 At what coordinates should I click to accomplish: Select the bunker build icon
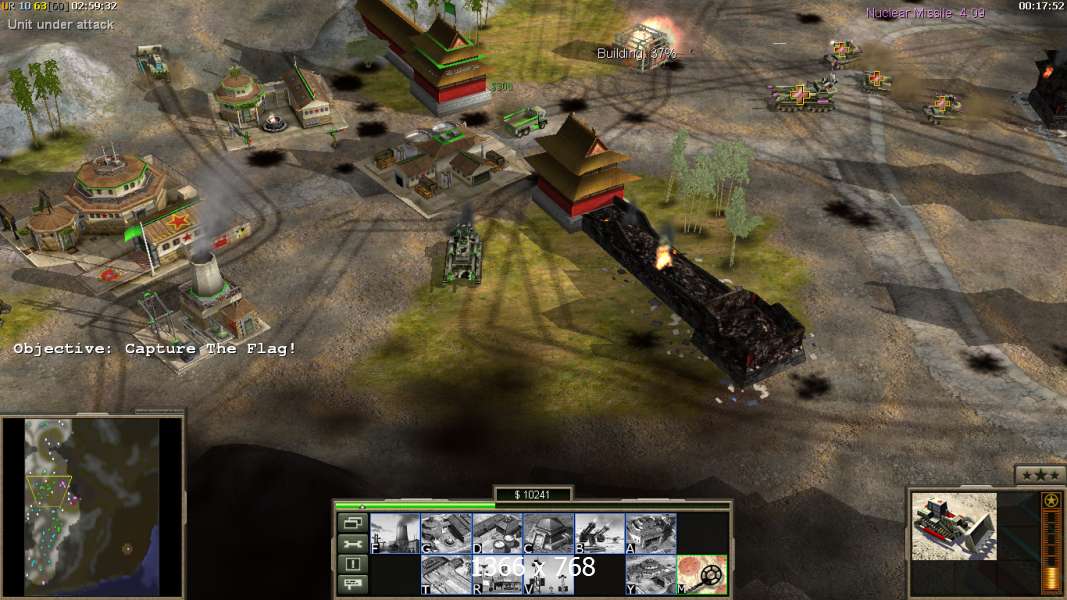point(548,533)
